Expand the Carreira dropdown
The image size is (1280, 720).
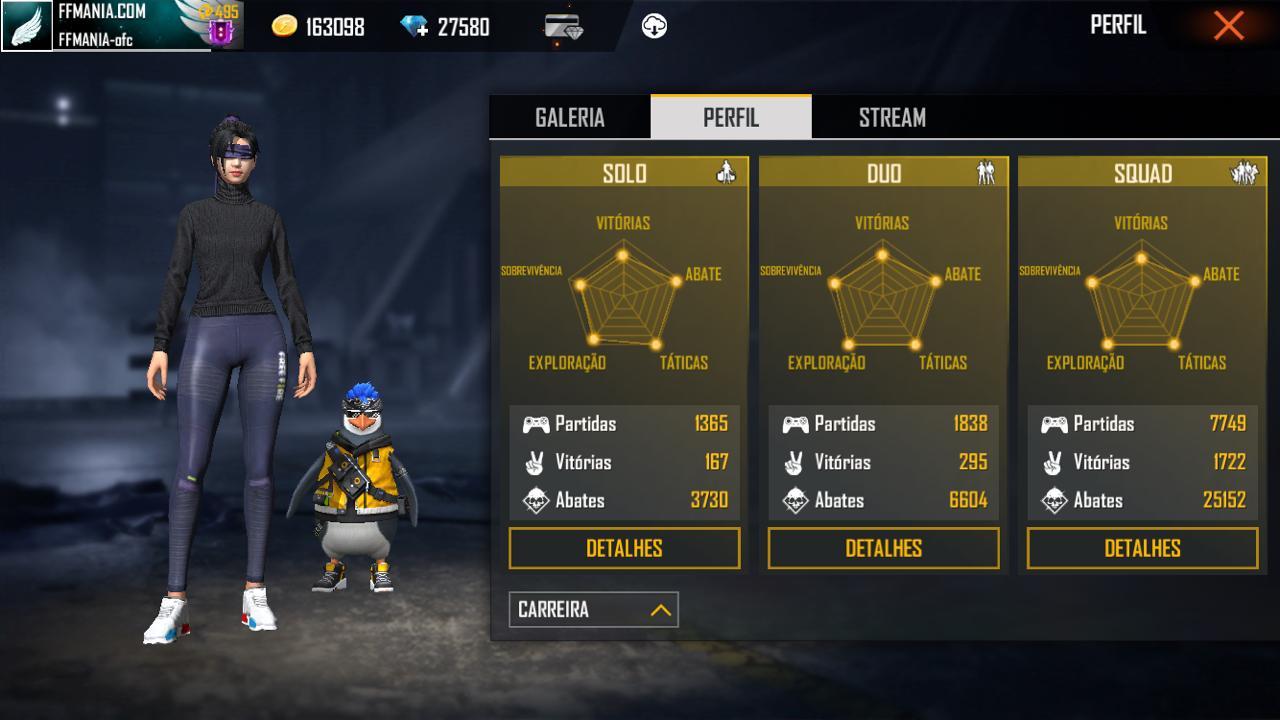(x=593, y=609)
